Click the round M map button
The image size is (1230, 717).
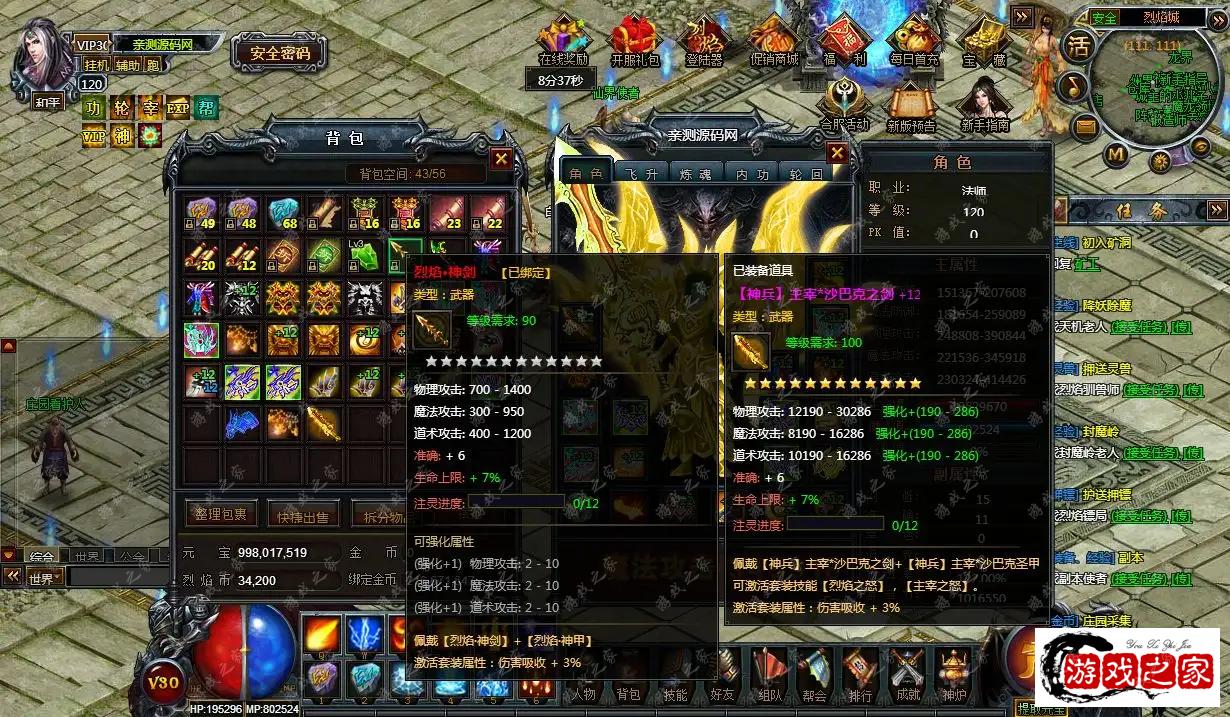click(x=1116, y=154)
